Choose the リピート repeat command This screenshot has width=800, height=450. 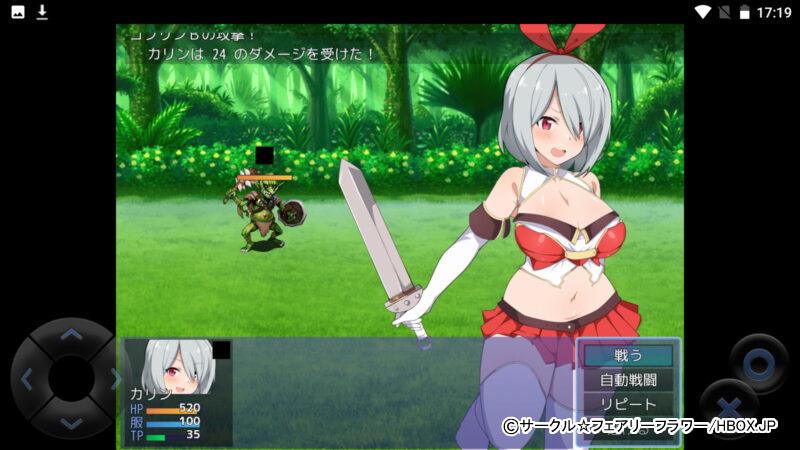pos(628,404)
